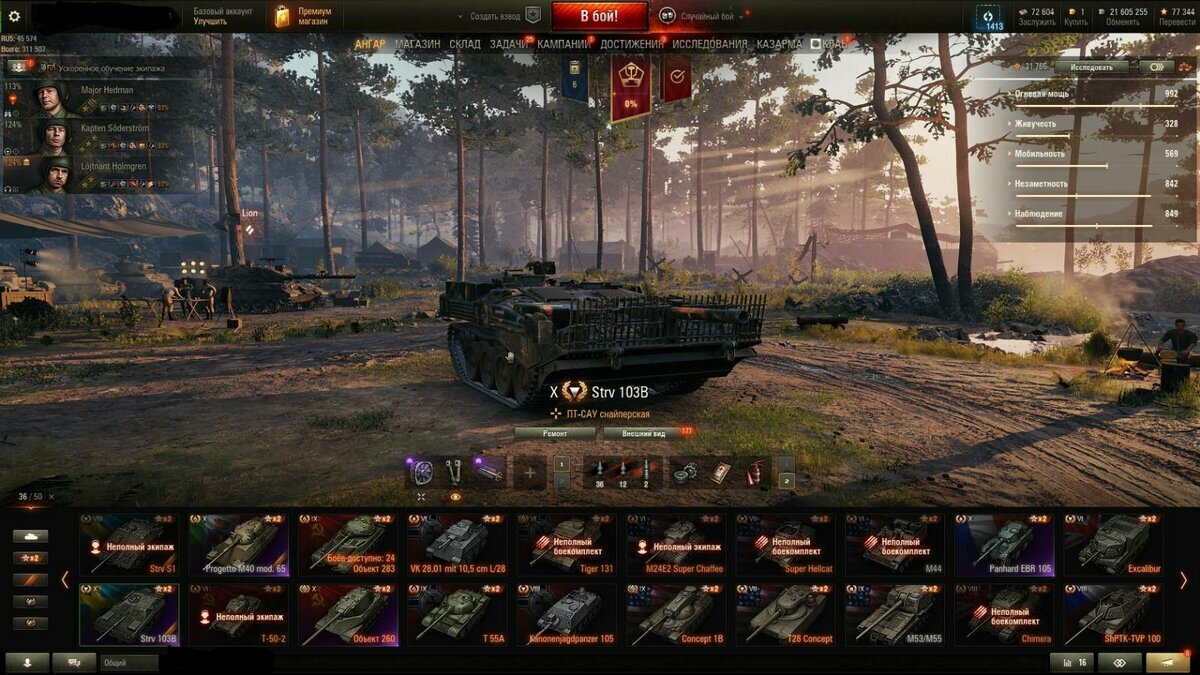Open the ИССЛЕДОВАНИЯ tab
1200x675 pixels.
pyautogui.click(x=709, y=44)
